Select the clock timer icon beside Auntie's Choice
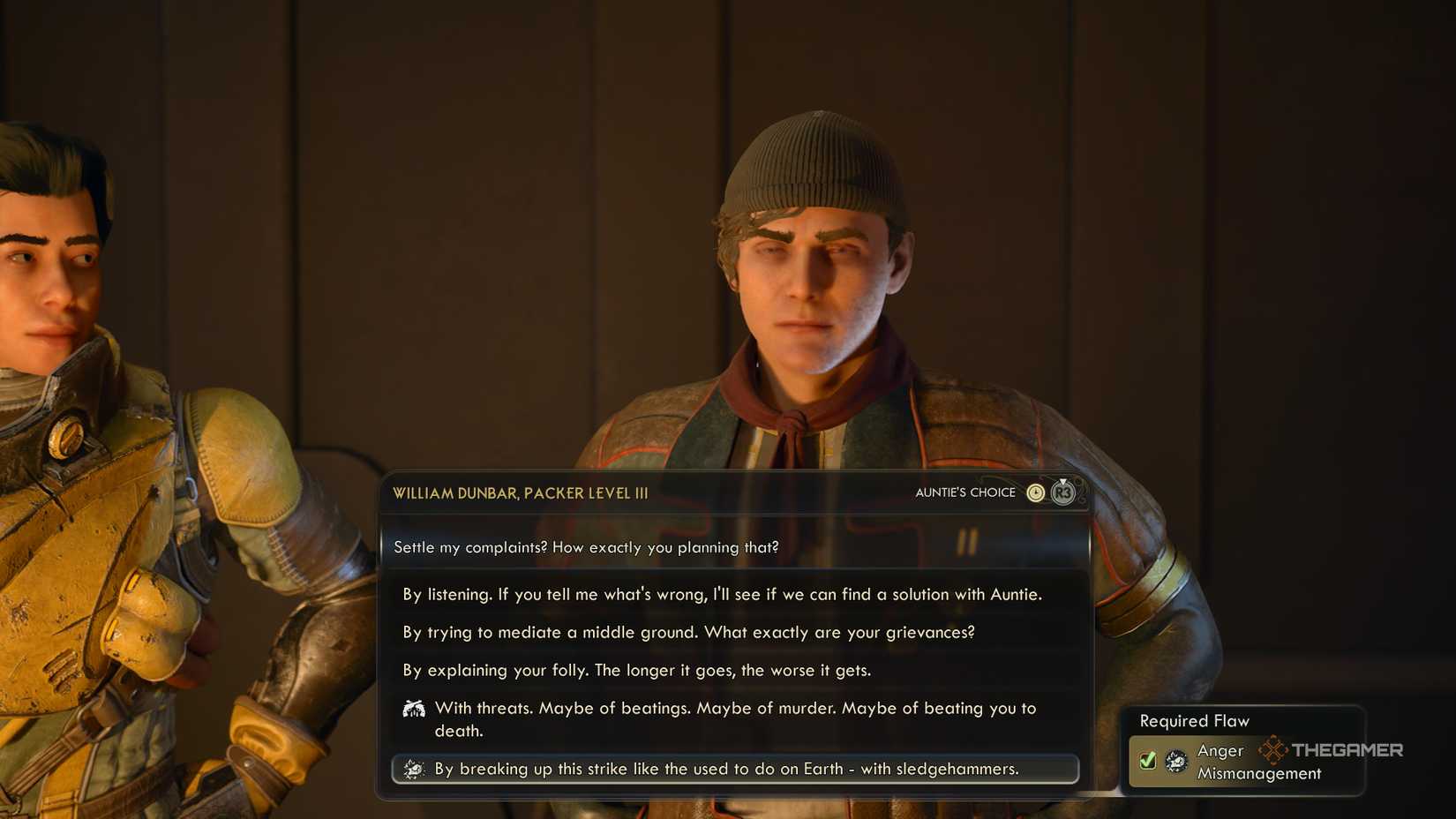 1035,492
